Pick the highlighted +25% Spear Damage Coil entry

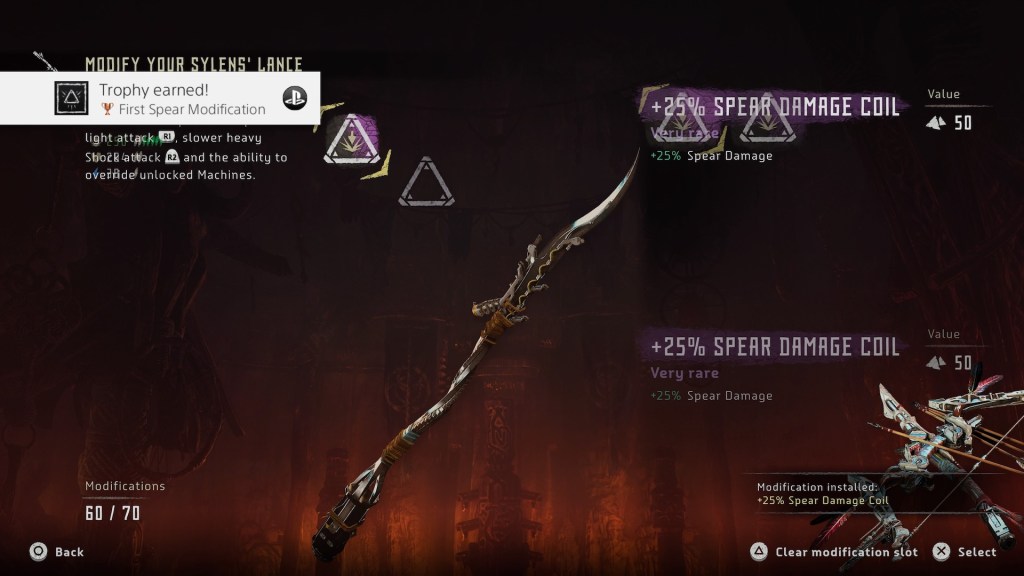775,107
